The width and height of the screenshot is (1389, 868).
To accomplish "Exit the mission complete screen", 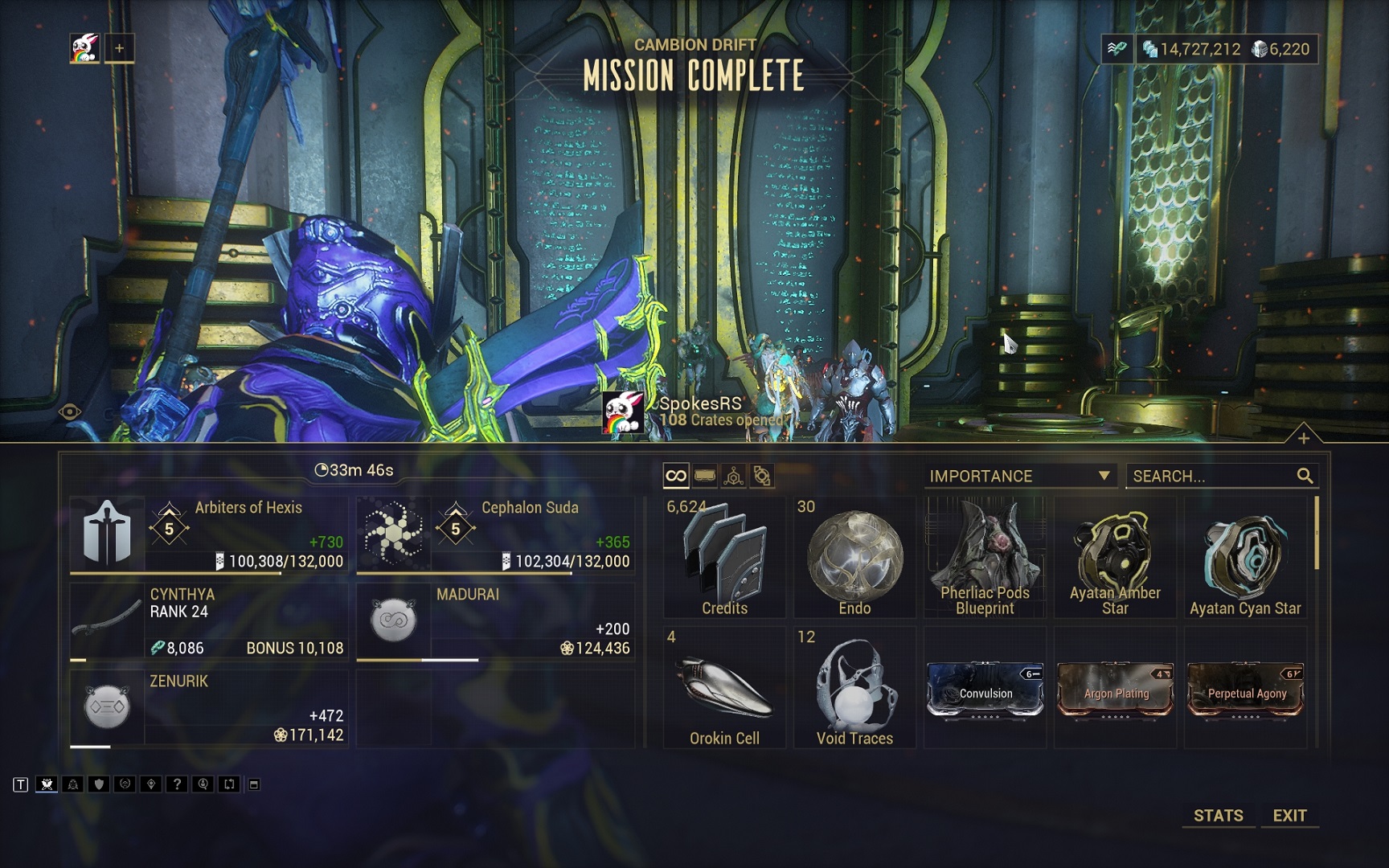I will tap(1289, 815).
